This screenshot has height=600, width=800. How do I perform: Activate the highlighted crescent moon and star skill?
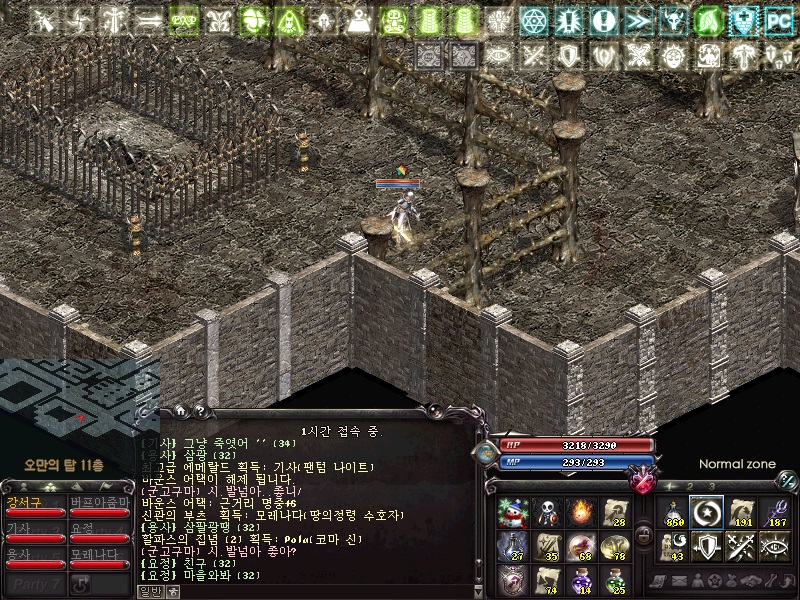click(x=707, y=511)
